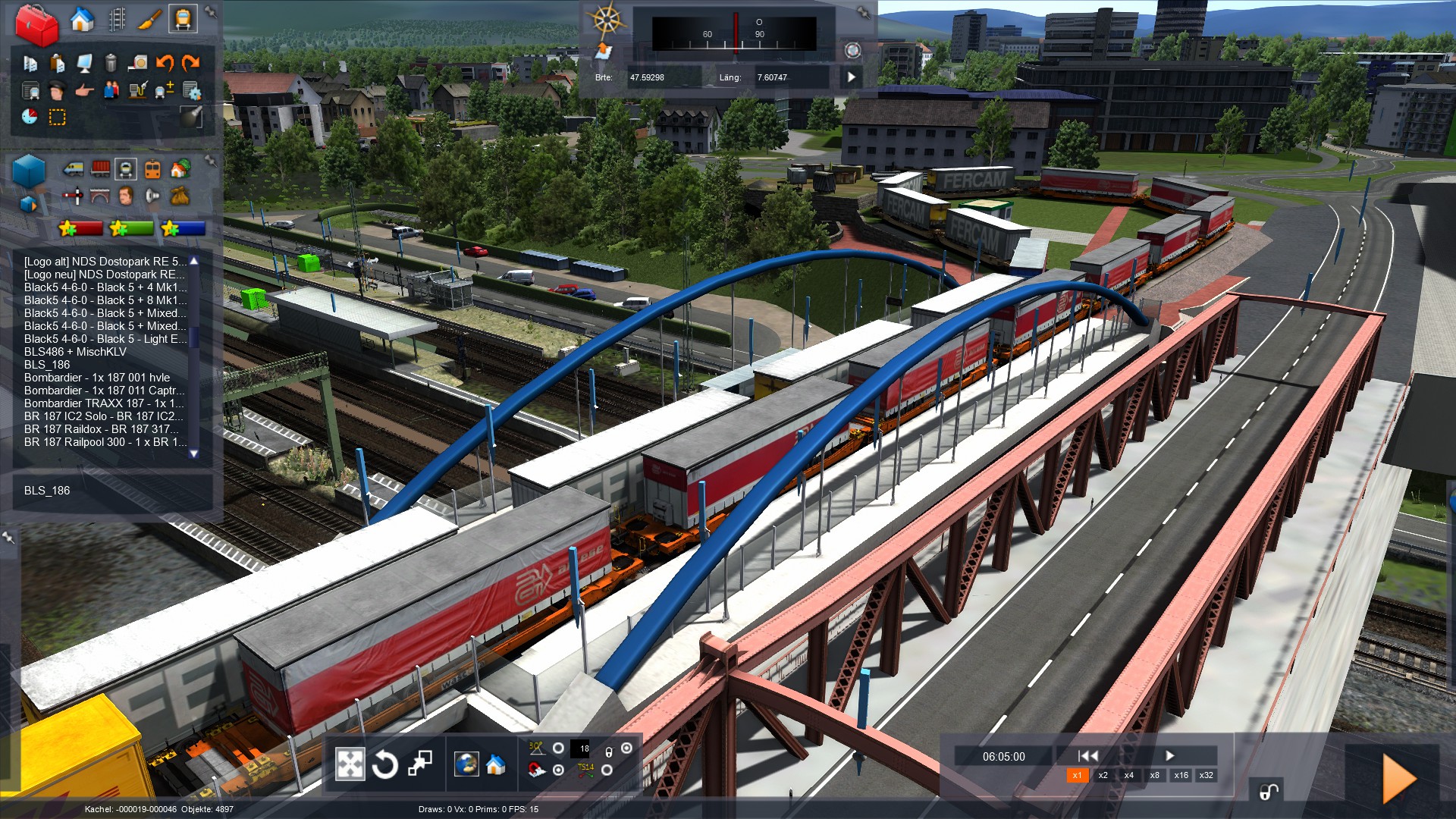This screenshot has width=1456, height=819.
Task: Open the red toolbox main menu
Action: point(36,24)
